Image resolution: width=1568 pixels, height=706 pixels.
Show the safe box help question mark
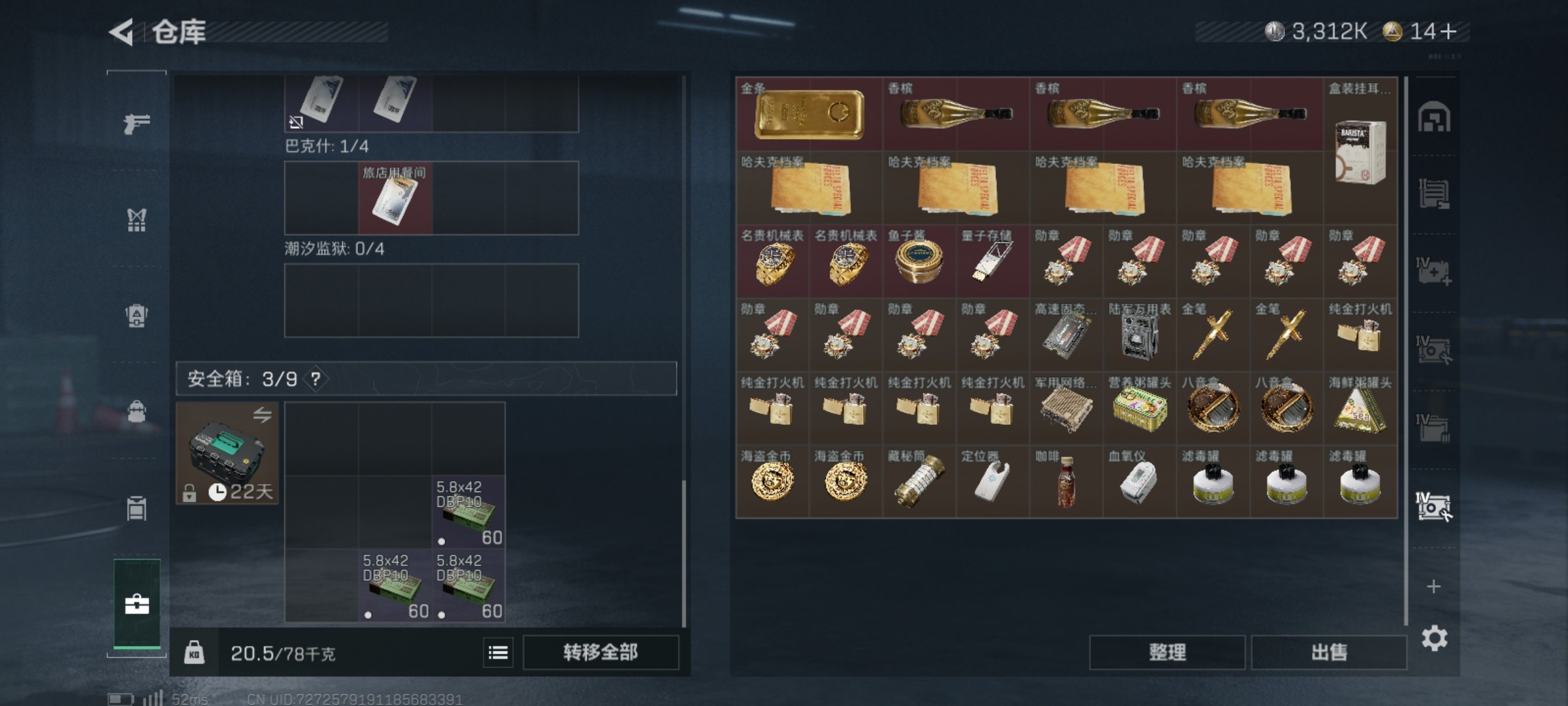pos(316,379)
